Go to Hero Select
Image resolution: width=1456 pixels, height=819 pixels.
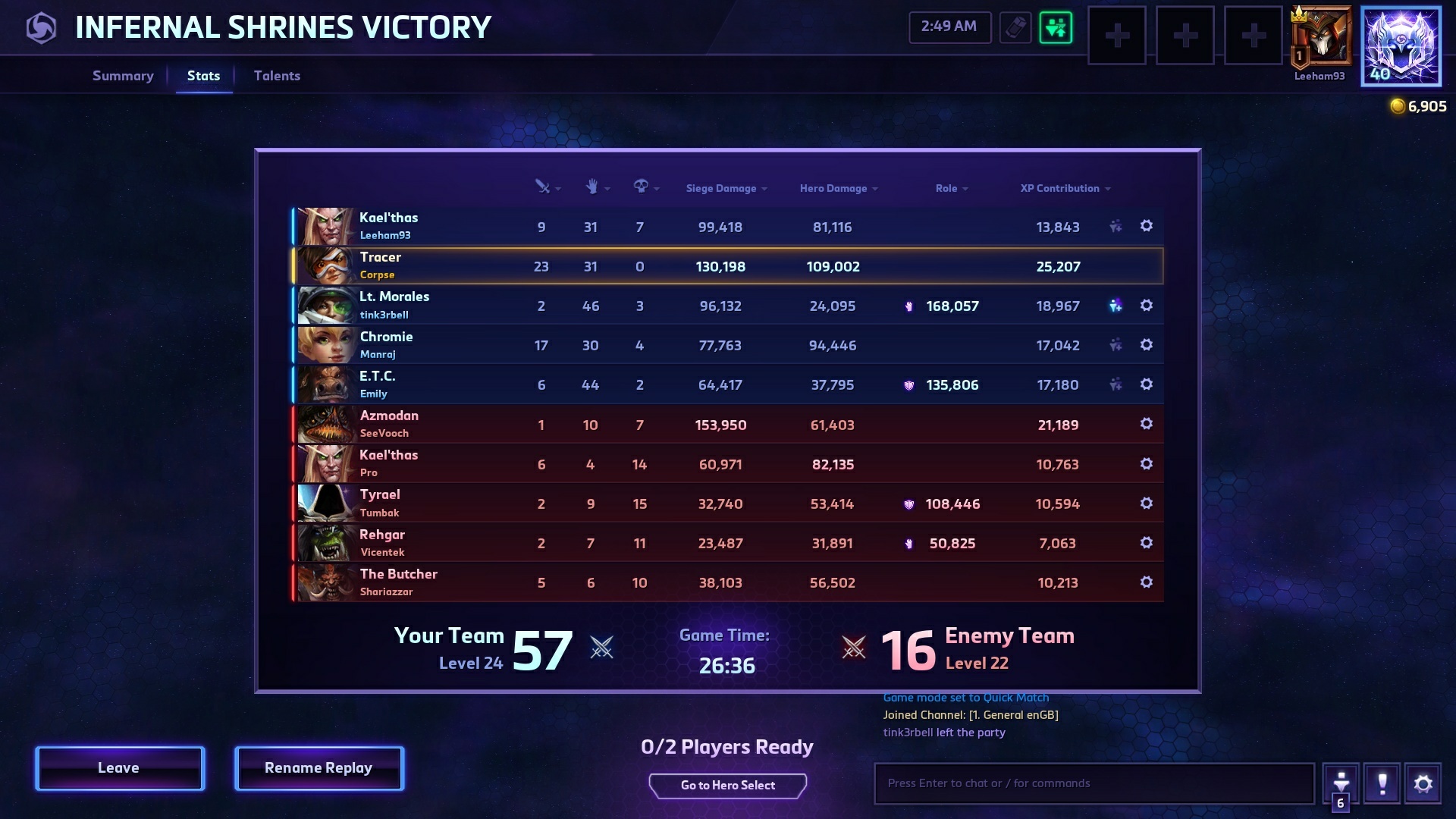point(727,786)
